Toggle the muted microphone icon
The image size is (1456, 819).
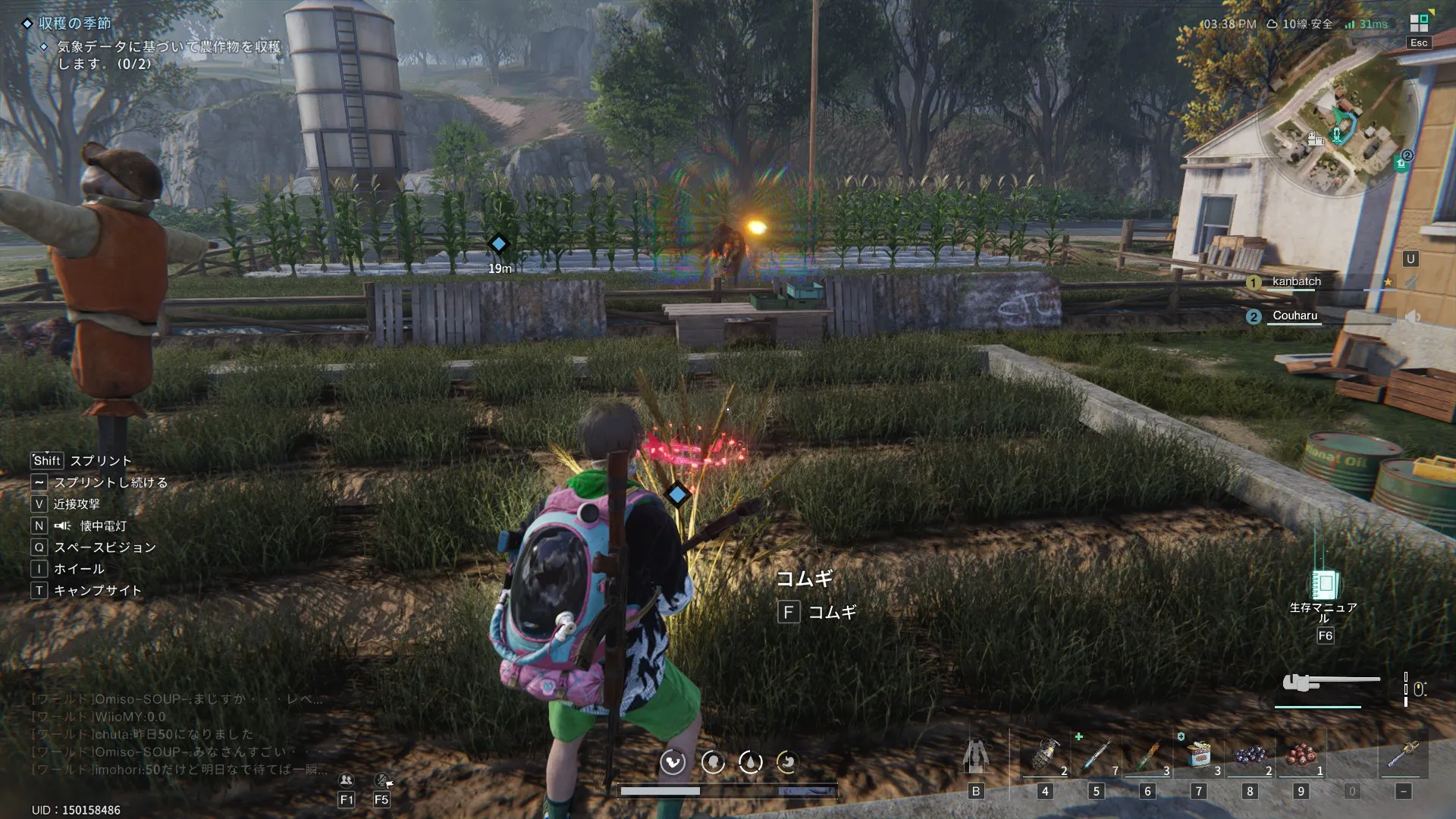(382, 780)
